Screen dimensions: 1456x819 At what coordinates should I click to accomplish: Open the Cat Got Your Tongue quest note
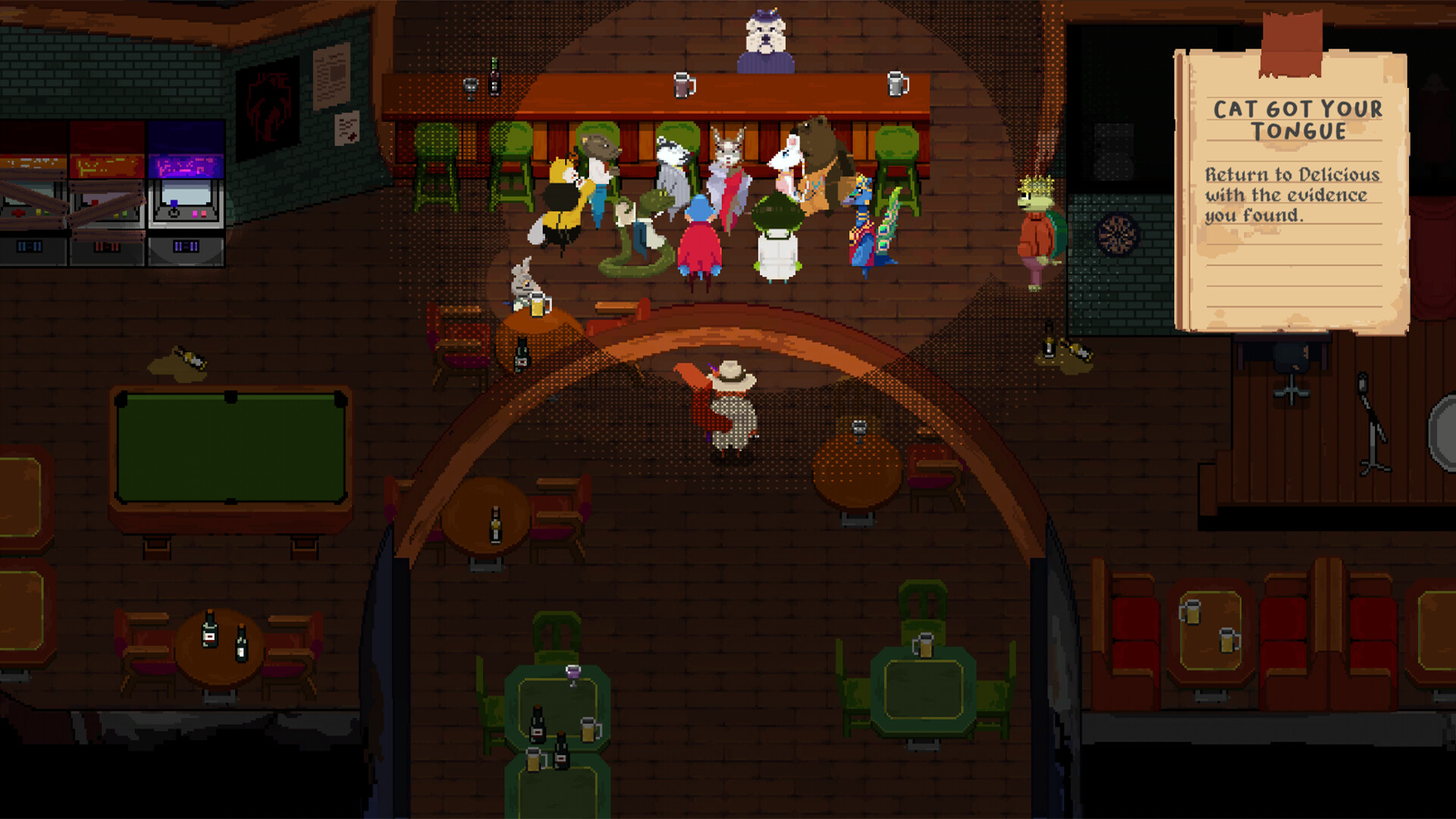point(1292,191)
